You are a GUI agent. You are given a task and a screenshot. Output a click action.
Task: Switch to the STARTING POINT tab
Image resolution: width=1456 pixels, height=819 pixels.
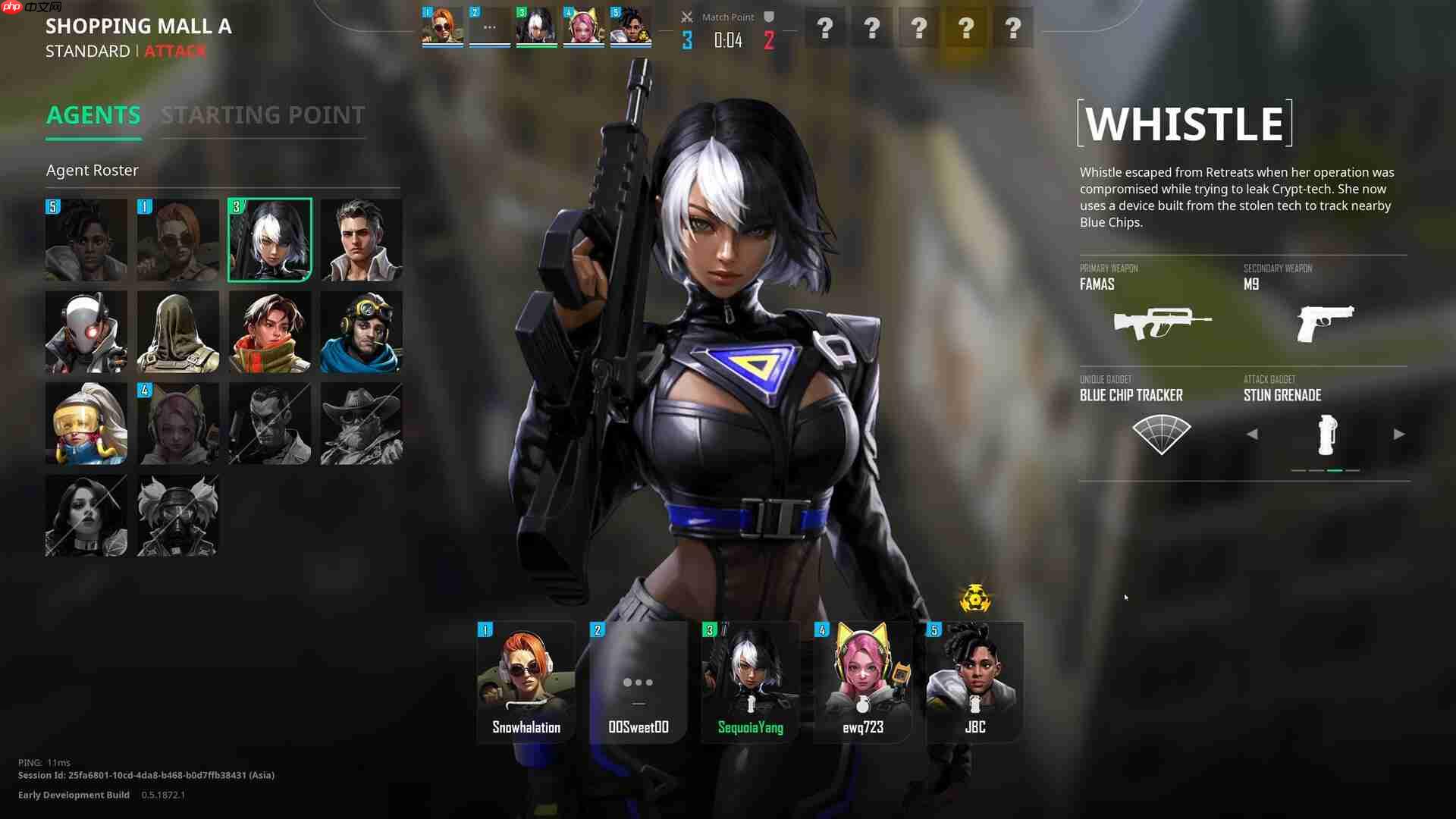tap(262, 115)
